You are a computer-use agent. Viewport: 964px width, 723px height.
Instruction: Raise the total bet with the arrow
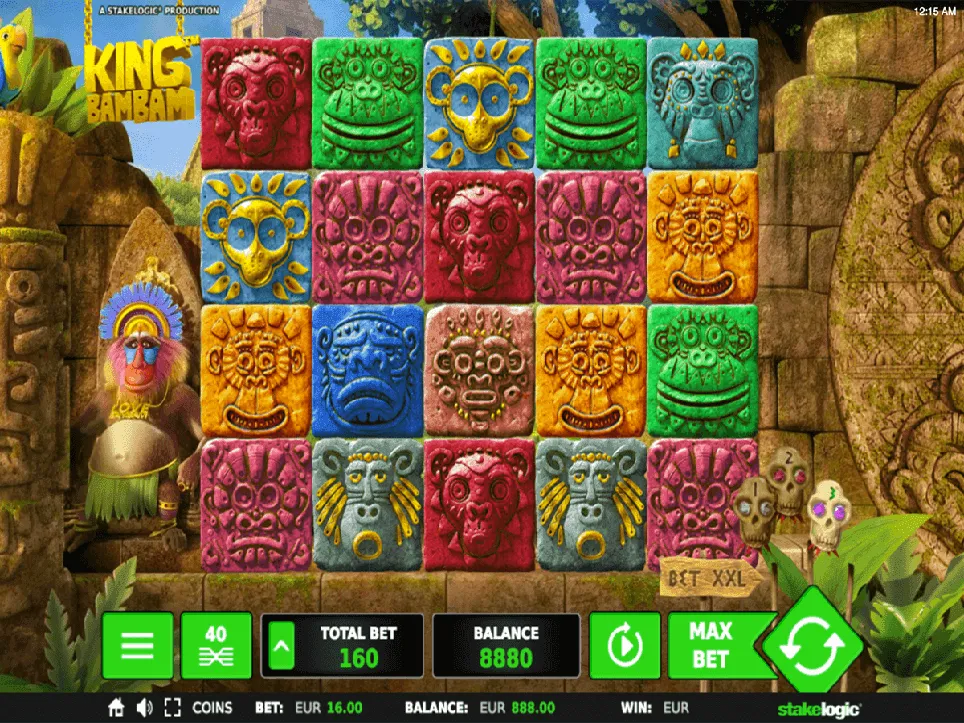pos(283,647)
